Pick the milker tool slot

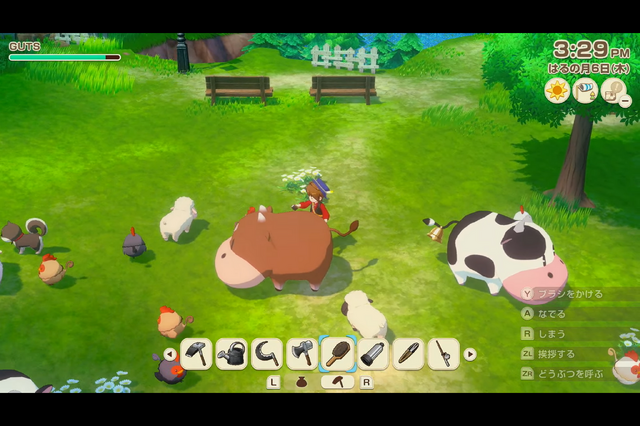pos(372,354)
